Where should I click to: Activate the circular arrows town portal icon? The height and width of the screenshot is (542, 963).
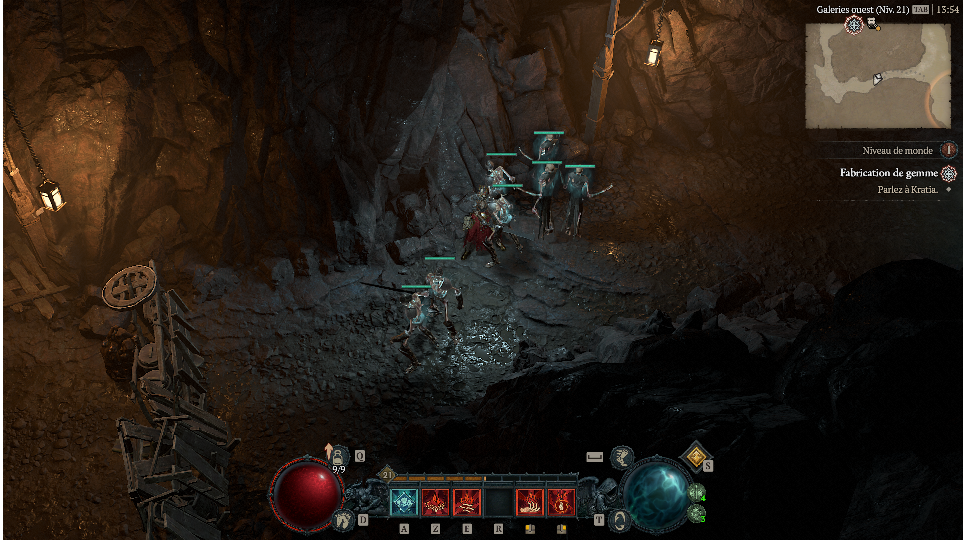click(621, 519)
